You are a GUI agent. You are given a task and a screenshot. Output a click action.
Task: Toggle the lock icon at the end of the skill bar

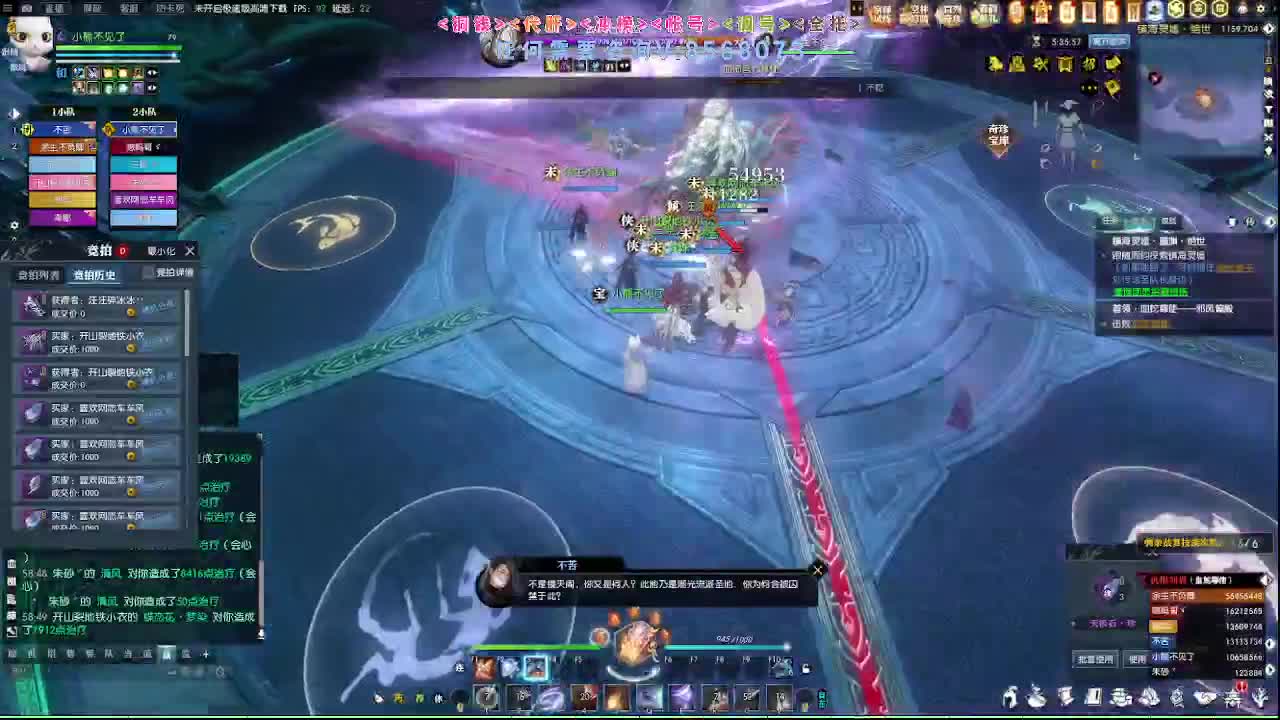(x=807, y=670)
